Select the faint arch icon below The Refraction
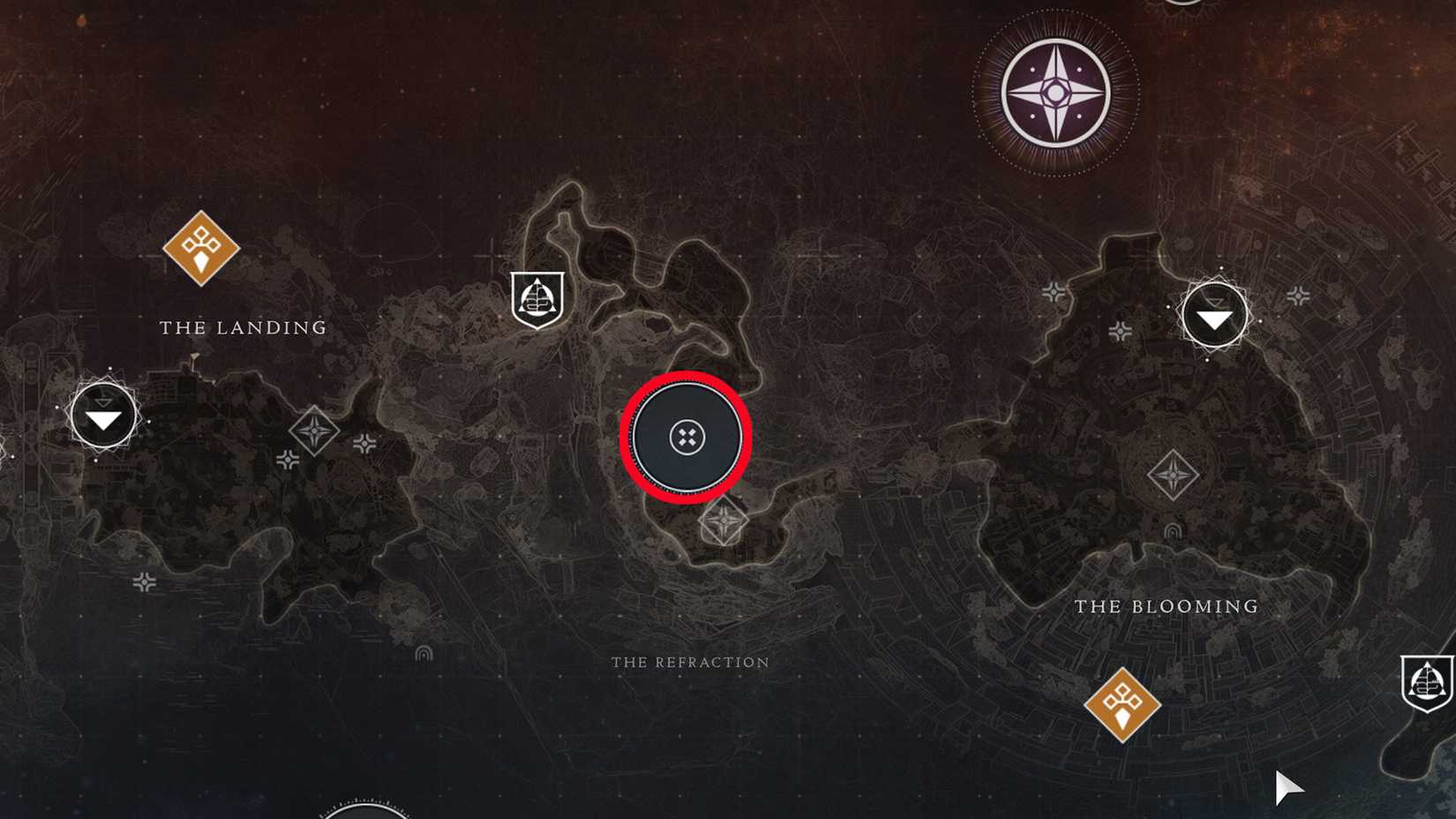Viewport: 1456px width, 819px height. point(422,655)
